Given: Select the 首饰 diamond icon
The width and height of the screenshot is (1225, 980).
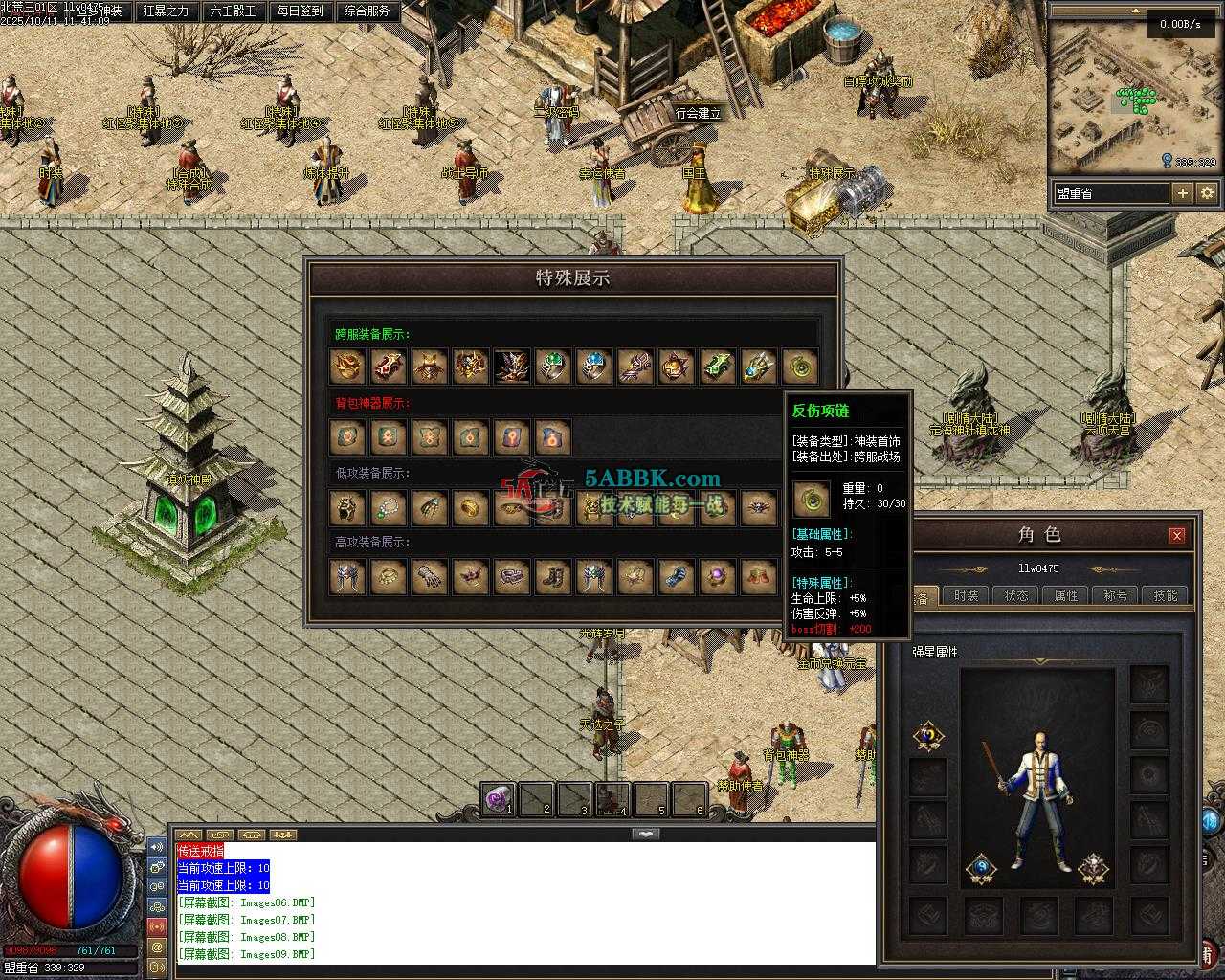Looking at the screenshot, I should tap(981, 869).
